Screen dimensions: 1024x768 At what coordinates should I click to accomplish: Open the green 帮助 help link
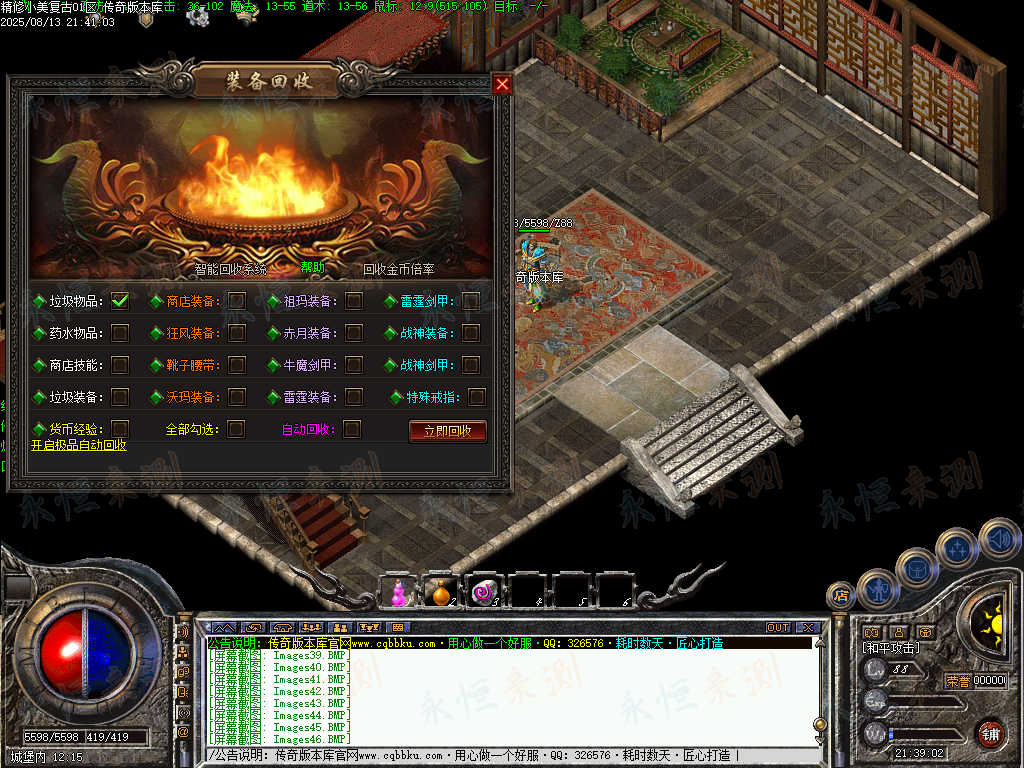[312, 267]
